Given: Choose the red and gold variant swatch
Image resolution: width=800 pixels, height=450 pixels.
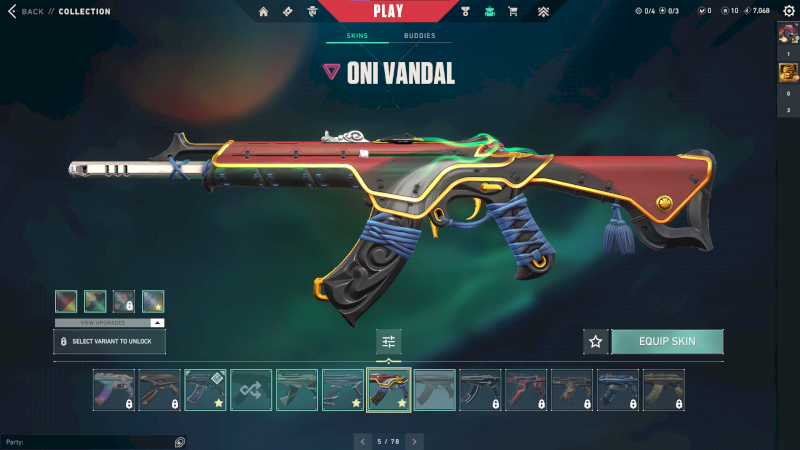Looking at the screenshot, I should pyautogui.click(x=66, y=301).
